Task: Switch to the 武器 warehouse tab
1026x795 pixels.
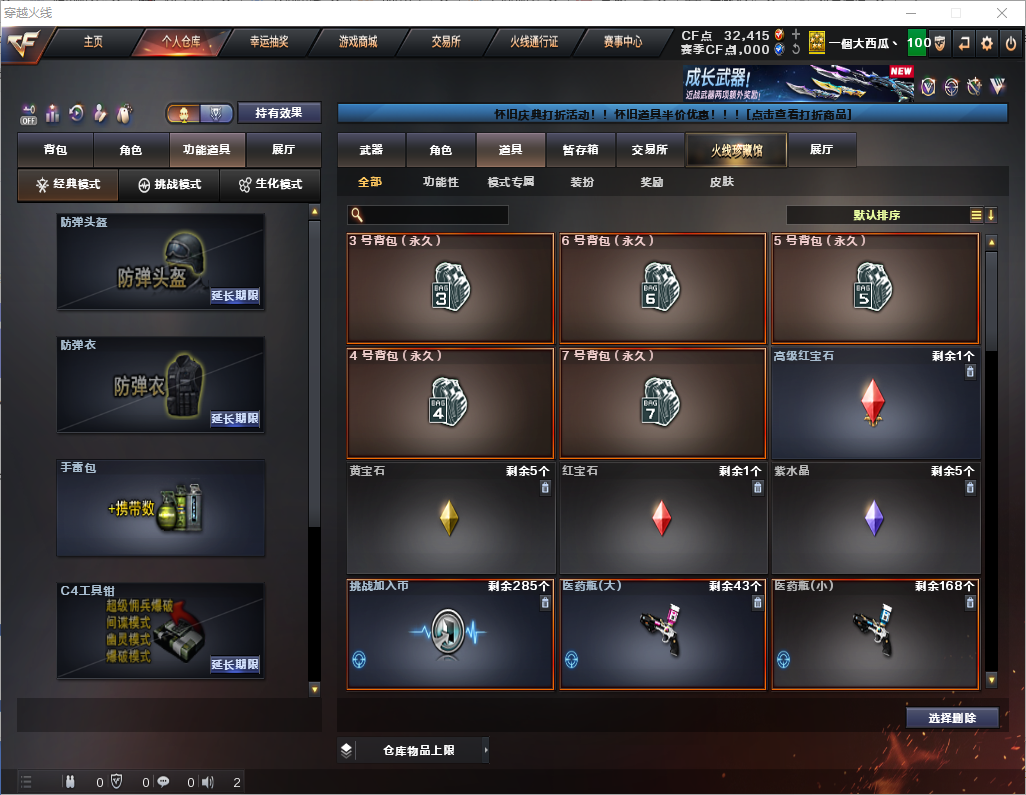Action: [371, 150]
